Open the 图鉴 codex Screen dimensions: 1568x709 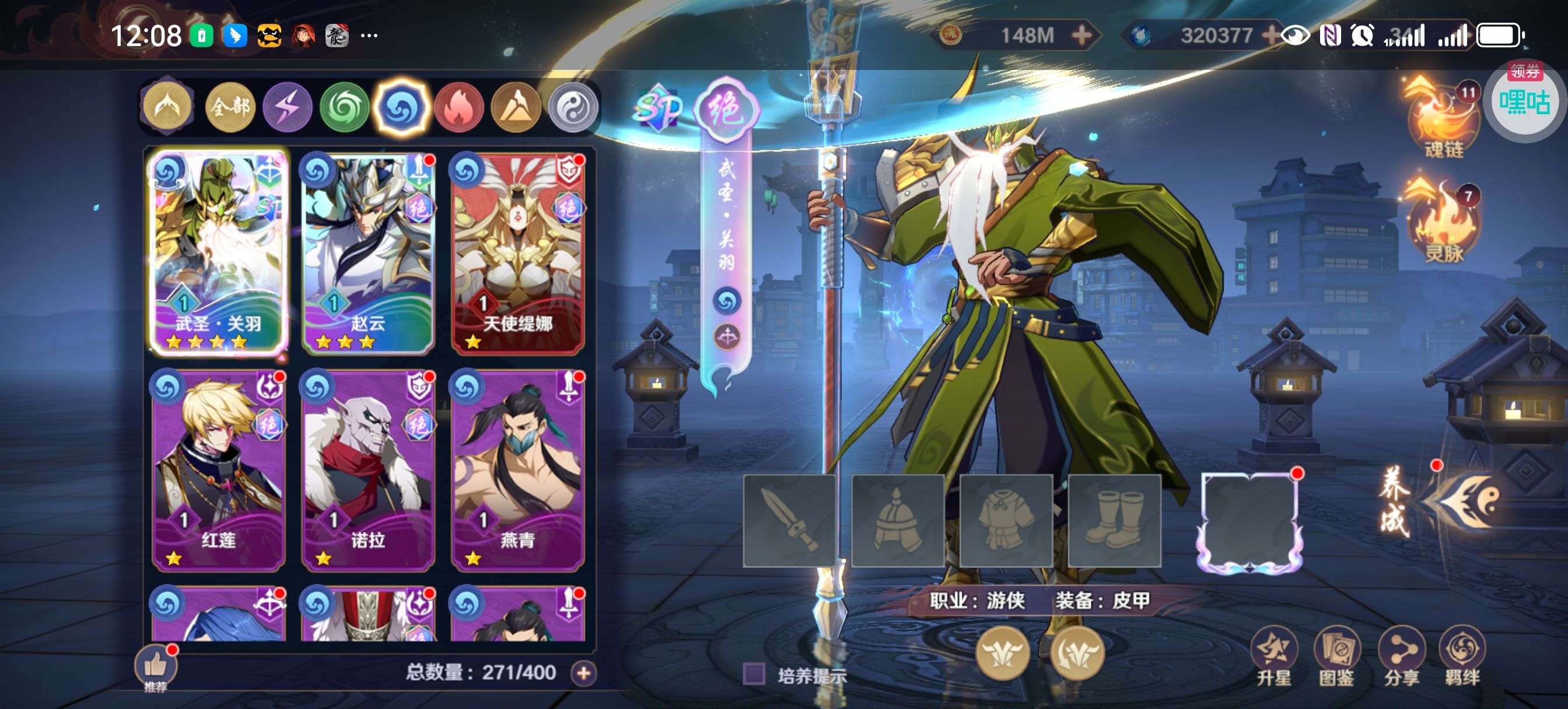1336,657
